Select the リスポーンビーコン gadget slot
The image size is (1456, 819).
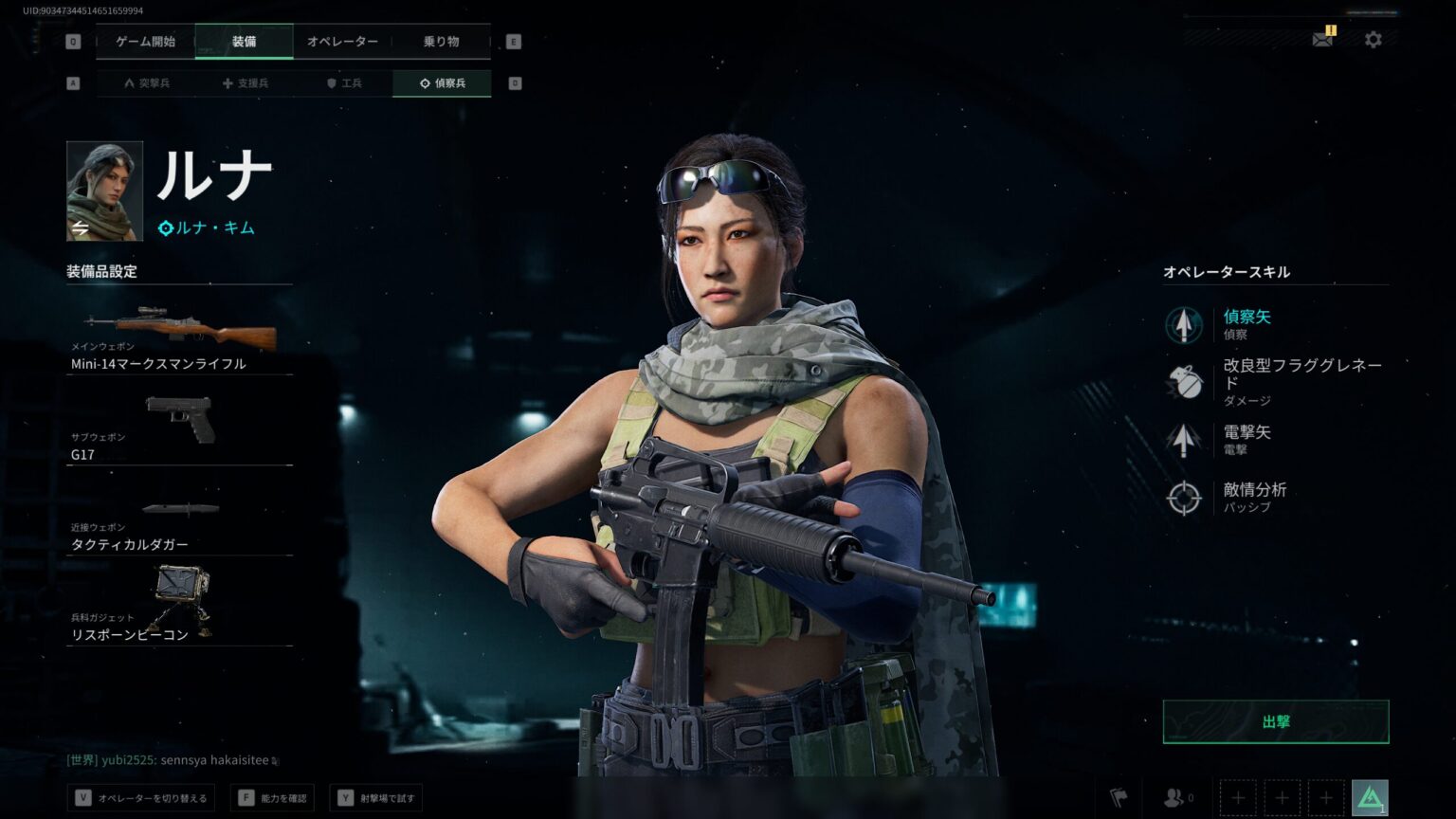[x=179, y=606]
